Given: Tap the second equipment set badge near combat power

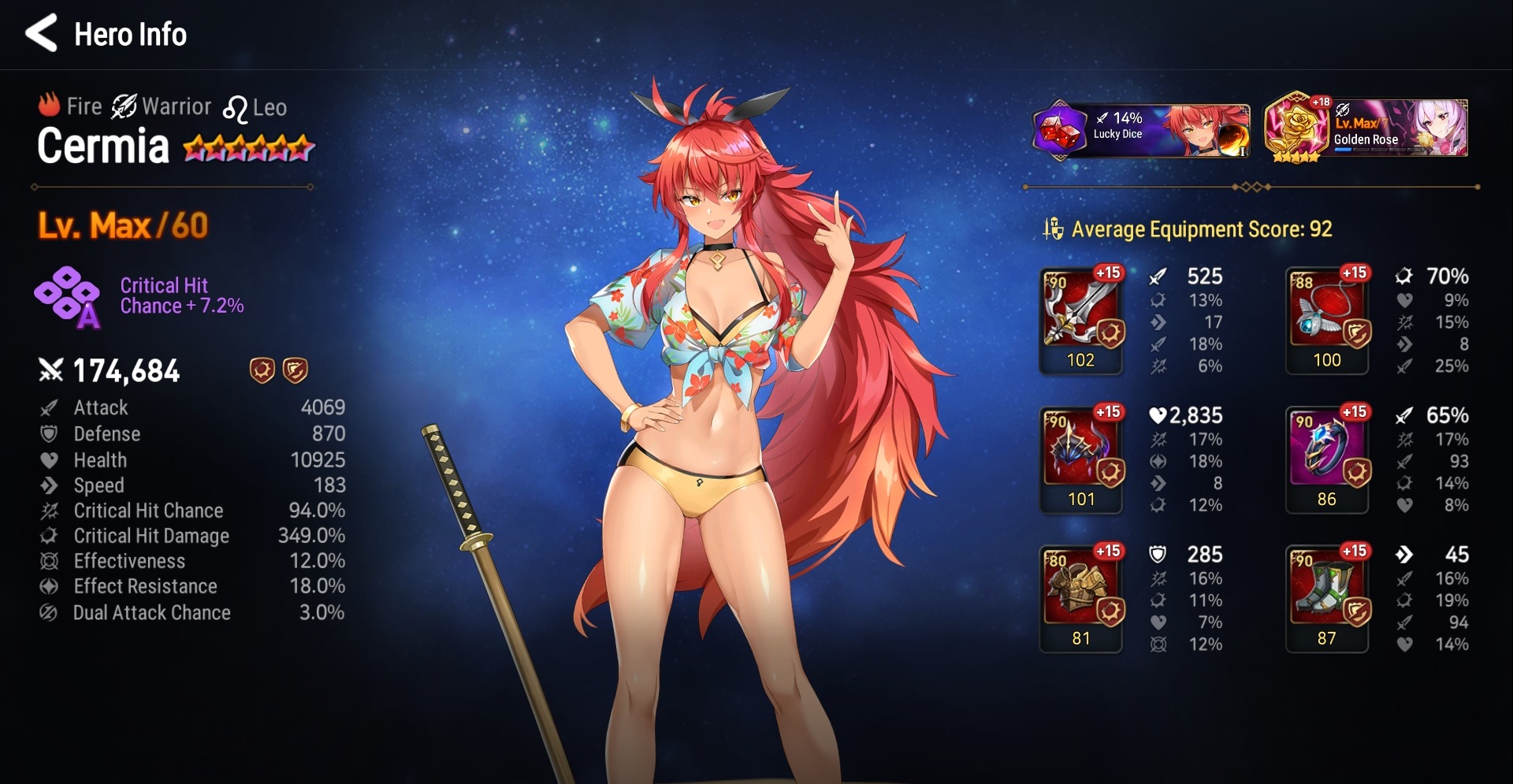Looking at the screenshot, I should 295,370.
